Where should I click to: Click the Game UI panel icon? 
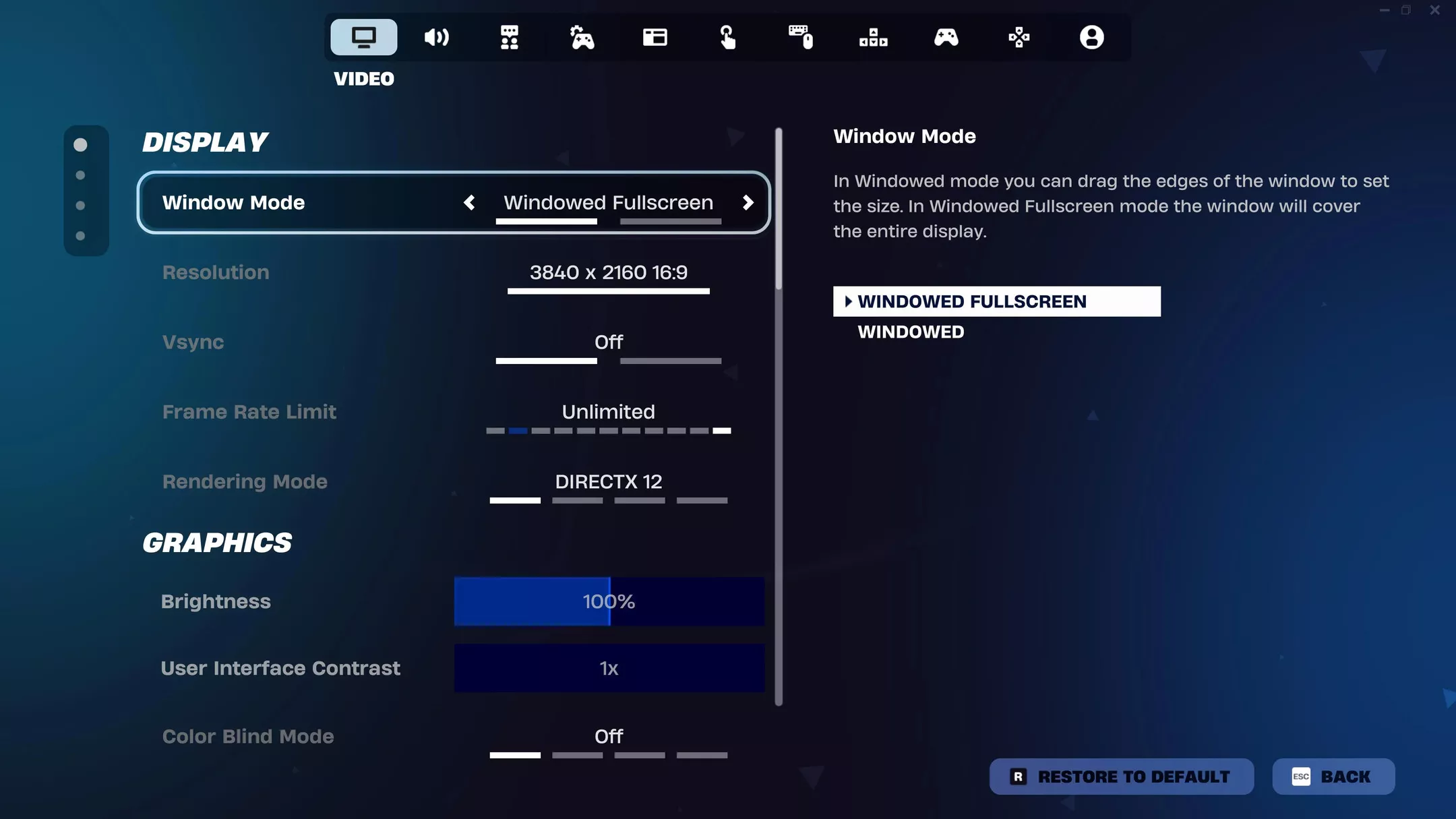[655, 38]
